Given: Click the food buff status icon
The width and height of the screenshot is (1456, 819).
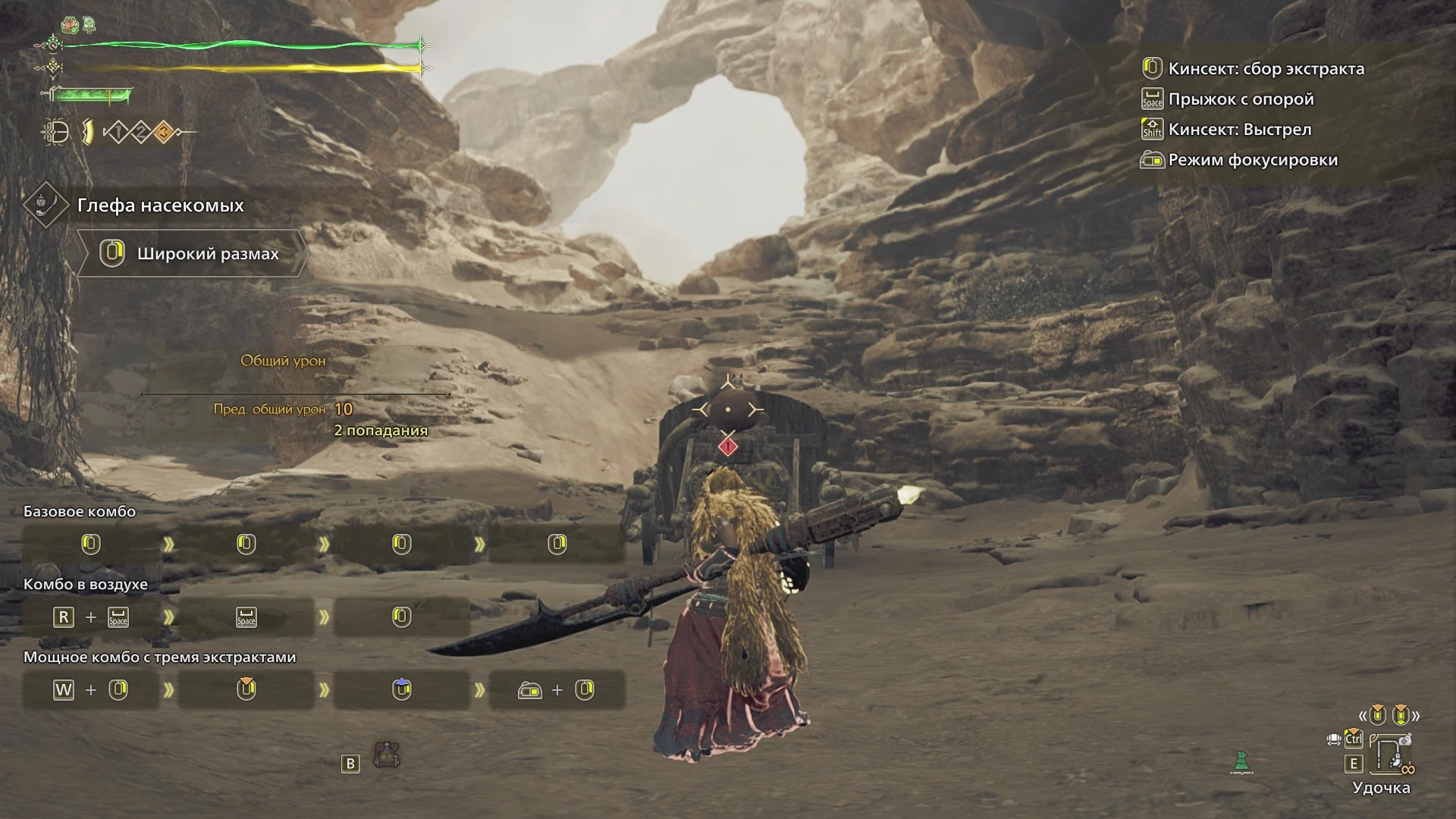Looking at the screenshot, I should pyautogui.click(x=71, y=24).
